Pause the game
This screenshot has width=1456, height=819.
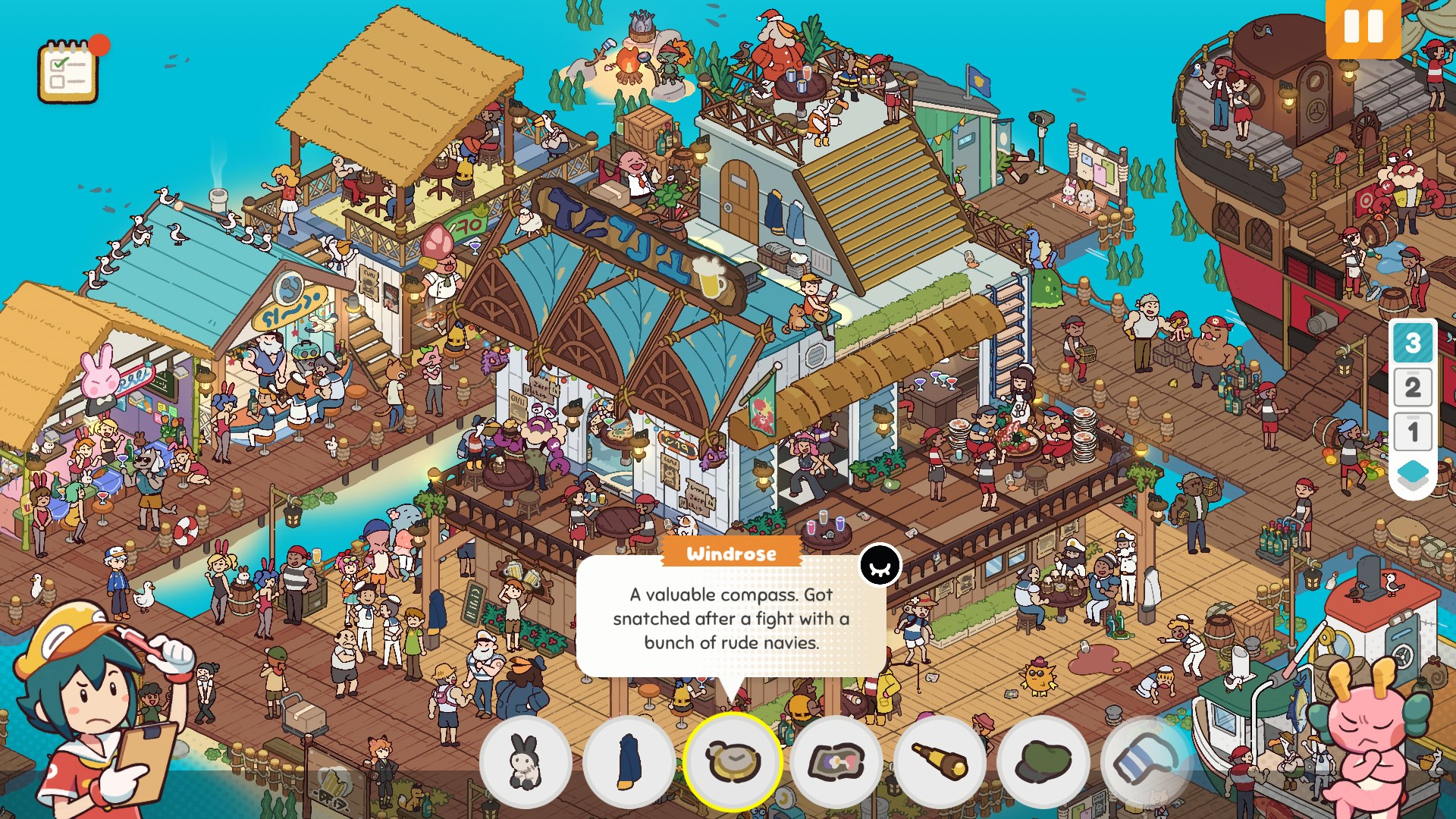click(x=1363, y=28)
